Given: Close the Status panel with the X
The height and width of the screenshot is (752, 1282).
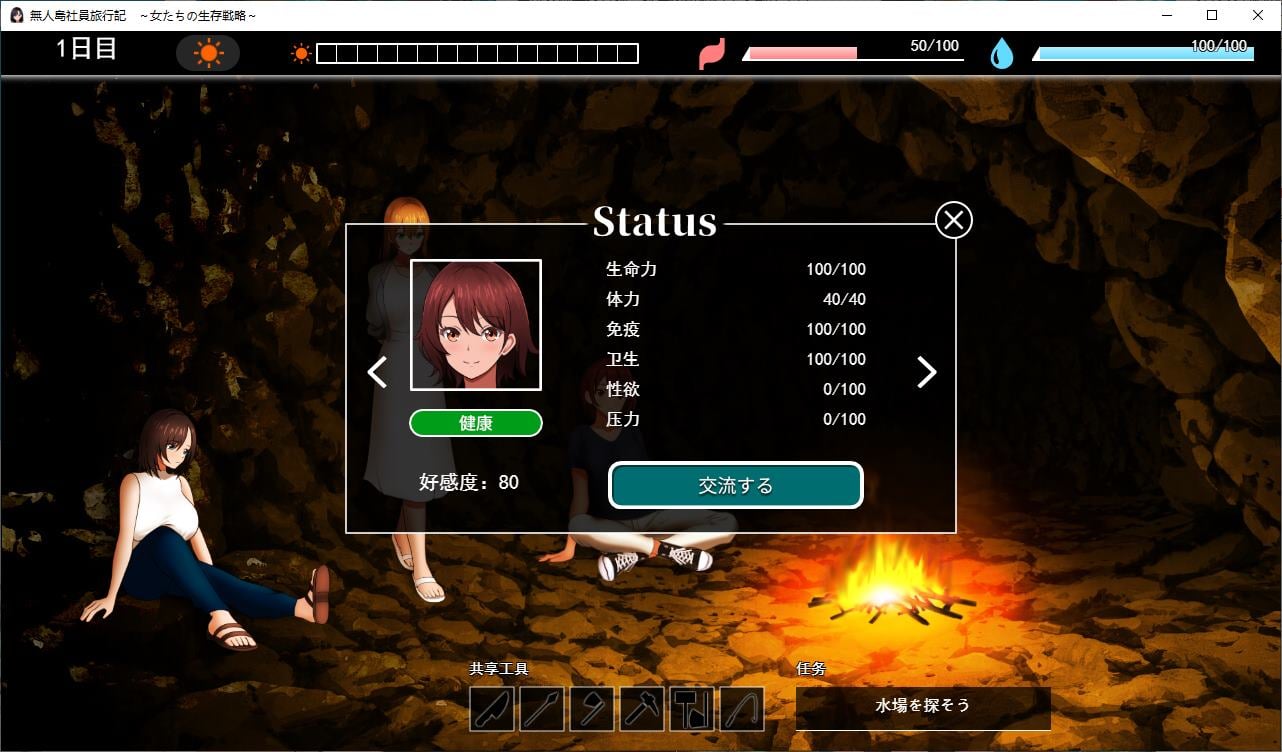Looking at the screenshot, I should tap(952, 220).
